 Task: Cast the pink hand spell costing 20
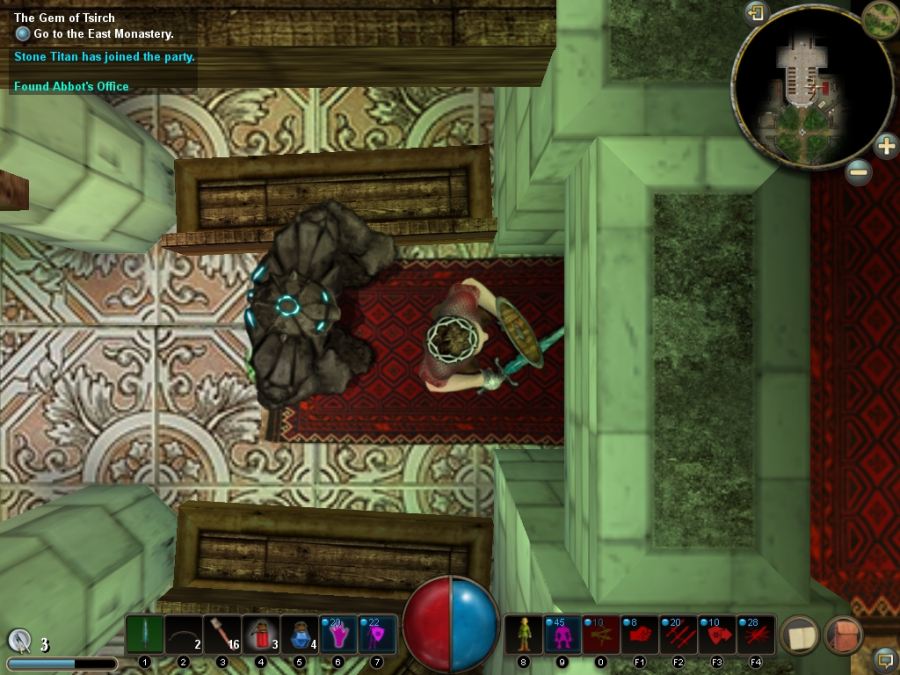click(338, 634)
